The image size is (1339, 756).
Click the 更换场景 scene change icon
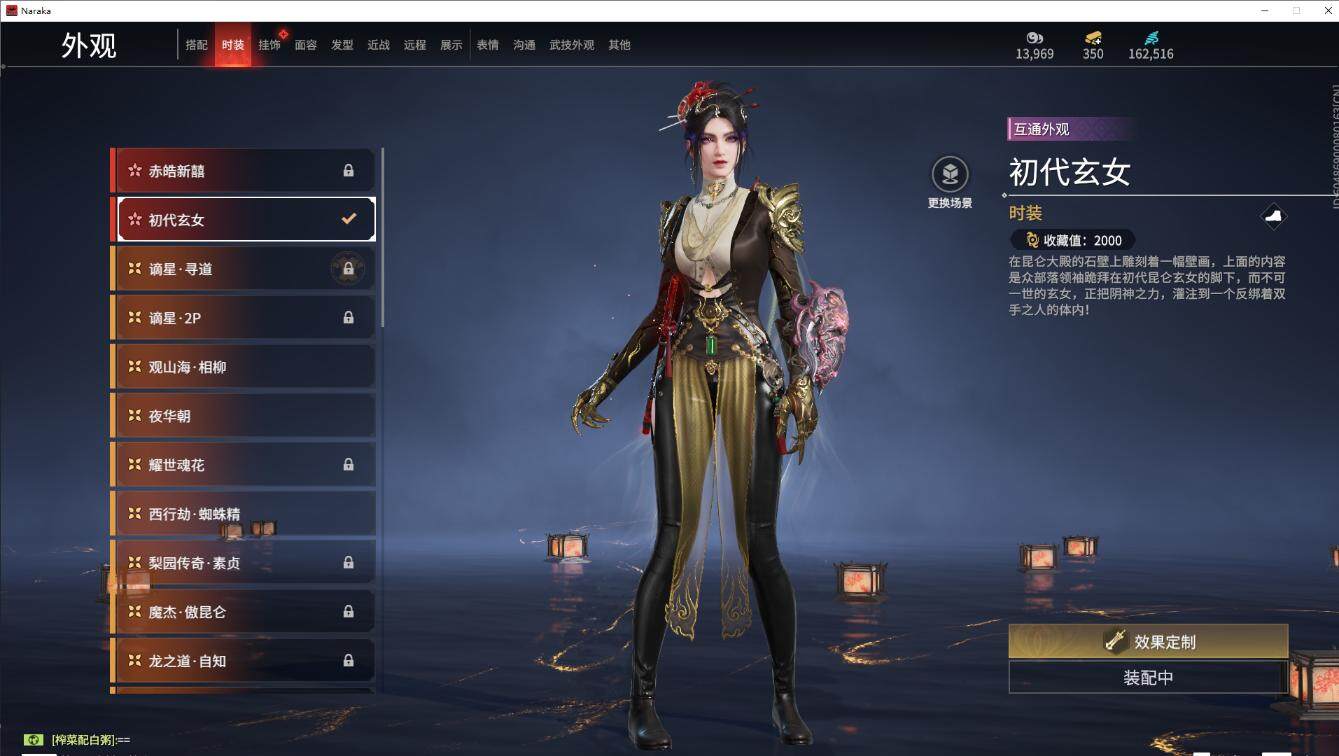tap(950, 175)
